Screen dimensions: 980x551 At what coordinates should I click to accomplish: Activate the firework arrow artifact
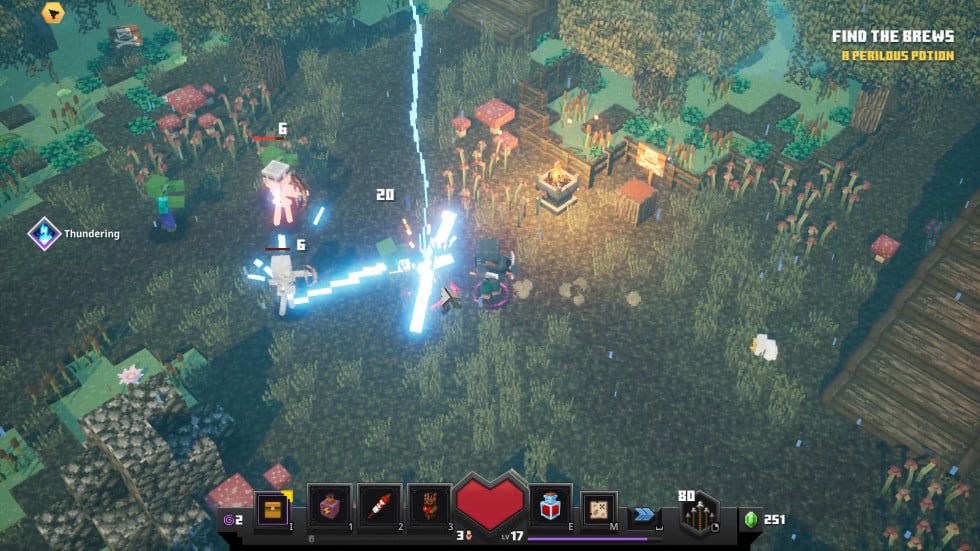pyautogui.click(x=380, y=506)
